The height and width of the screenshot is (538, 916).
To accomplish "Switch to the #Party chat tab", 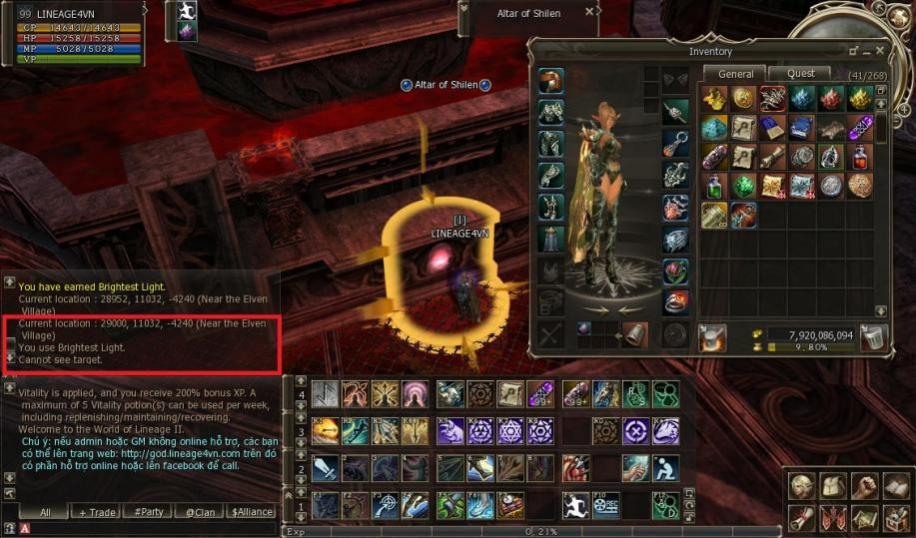I will coord(149,512).
